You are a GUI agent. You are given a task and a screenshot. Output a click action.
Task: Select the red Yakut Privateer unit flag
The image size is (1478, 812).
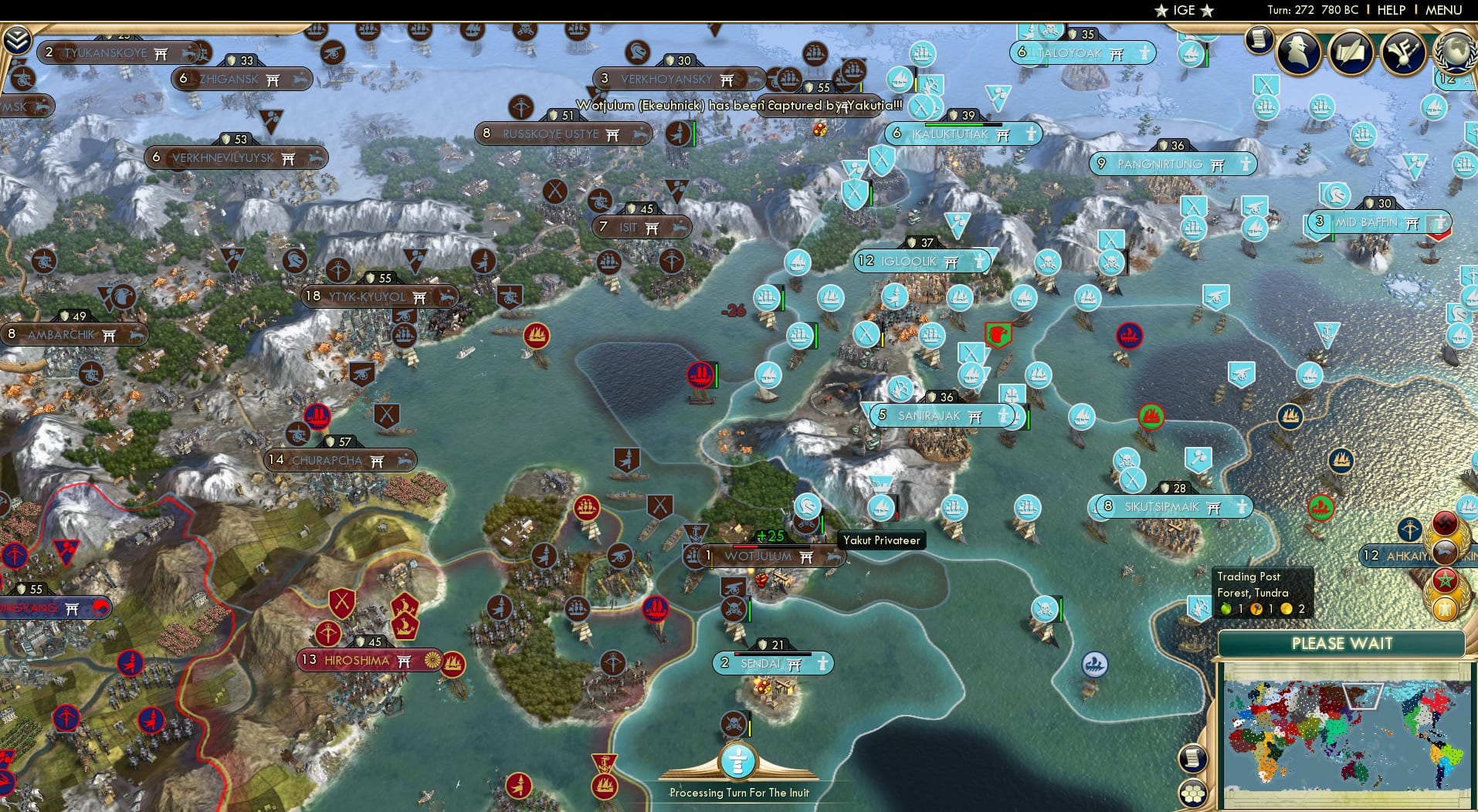[699, 374]
